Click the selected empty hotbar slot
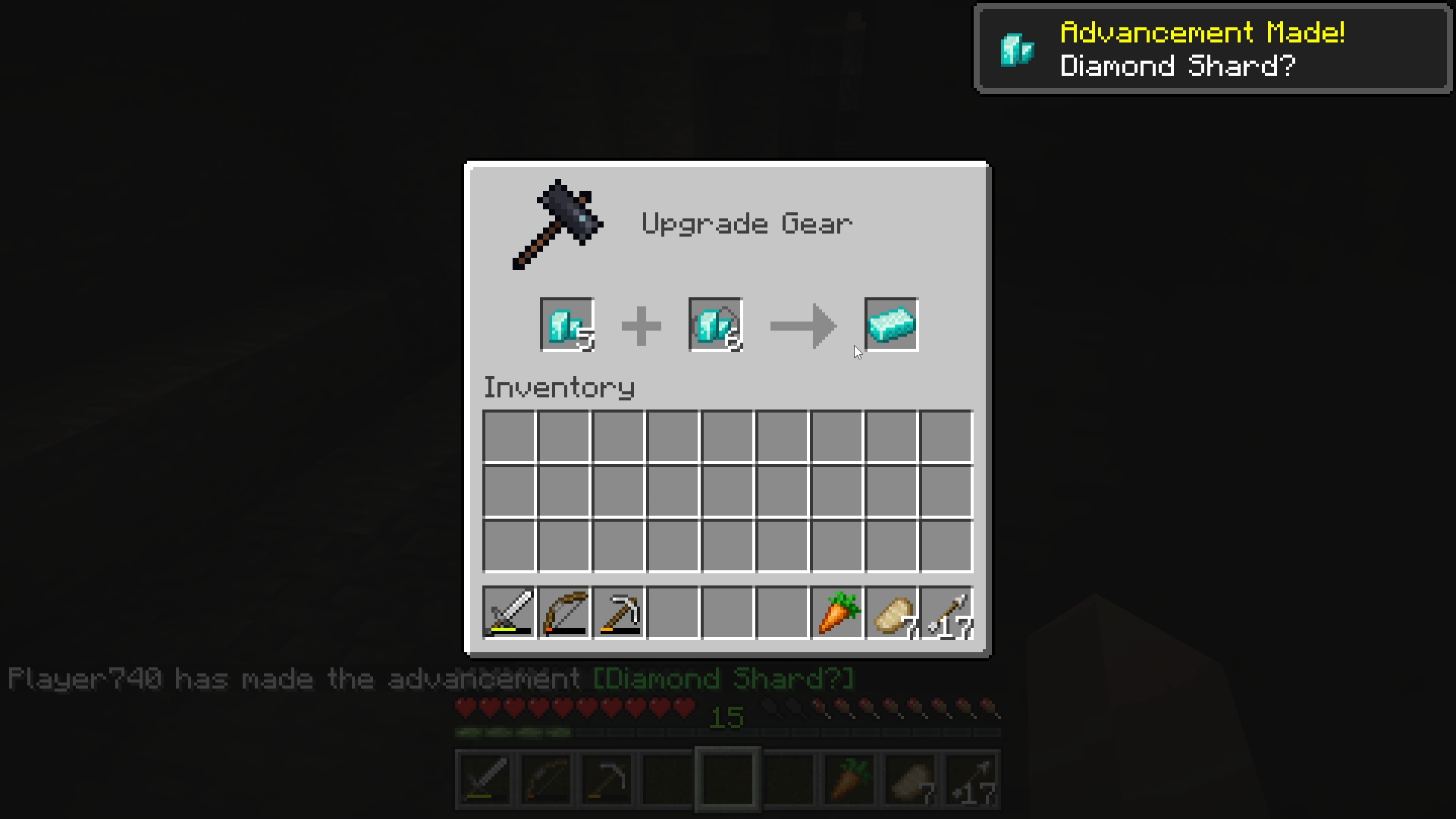 726,778
